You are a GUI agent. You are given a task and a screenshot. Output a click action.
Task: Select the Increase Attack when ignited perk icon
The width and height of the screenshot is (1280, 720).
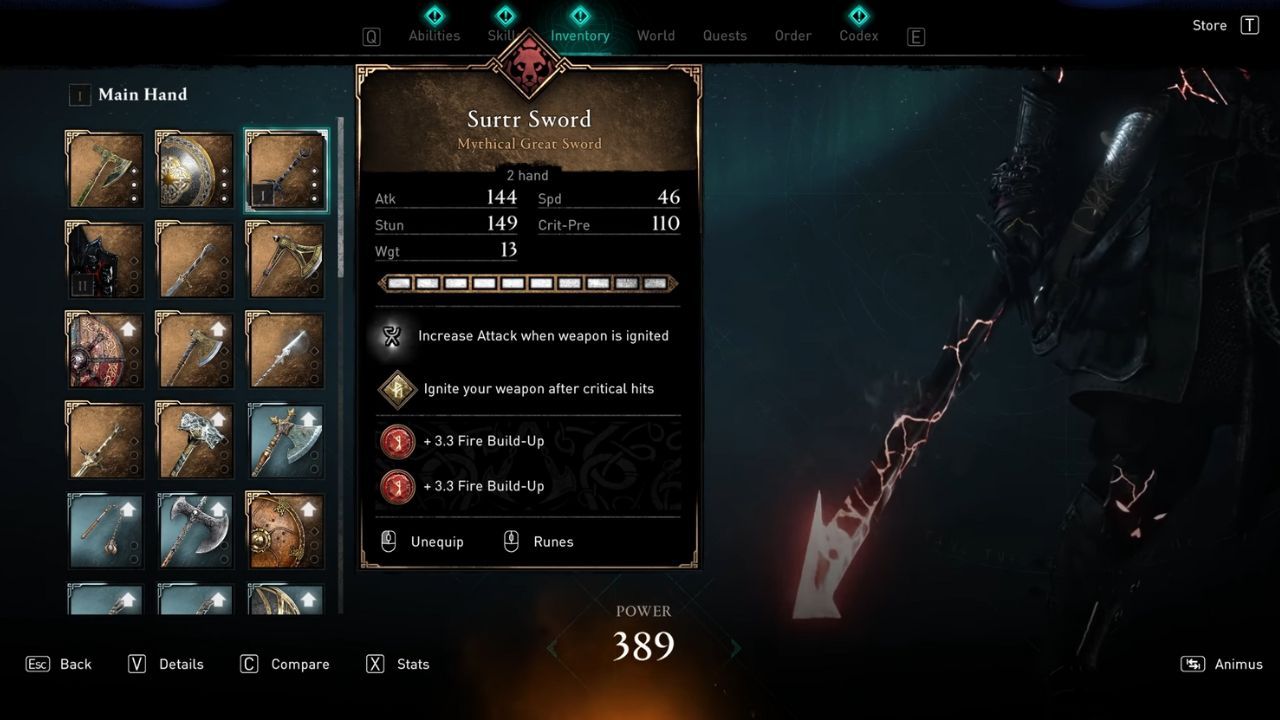391,336
